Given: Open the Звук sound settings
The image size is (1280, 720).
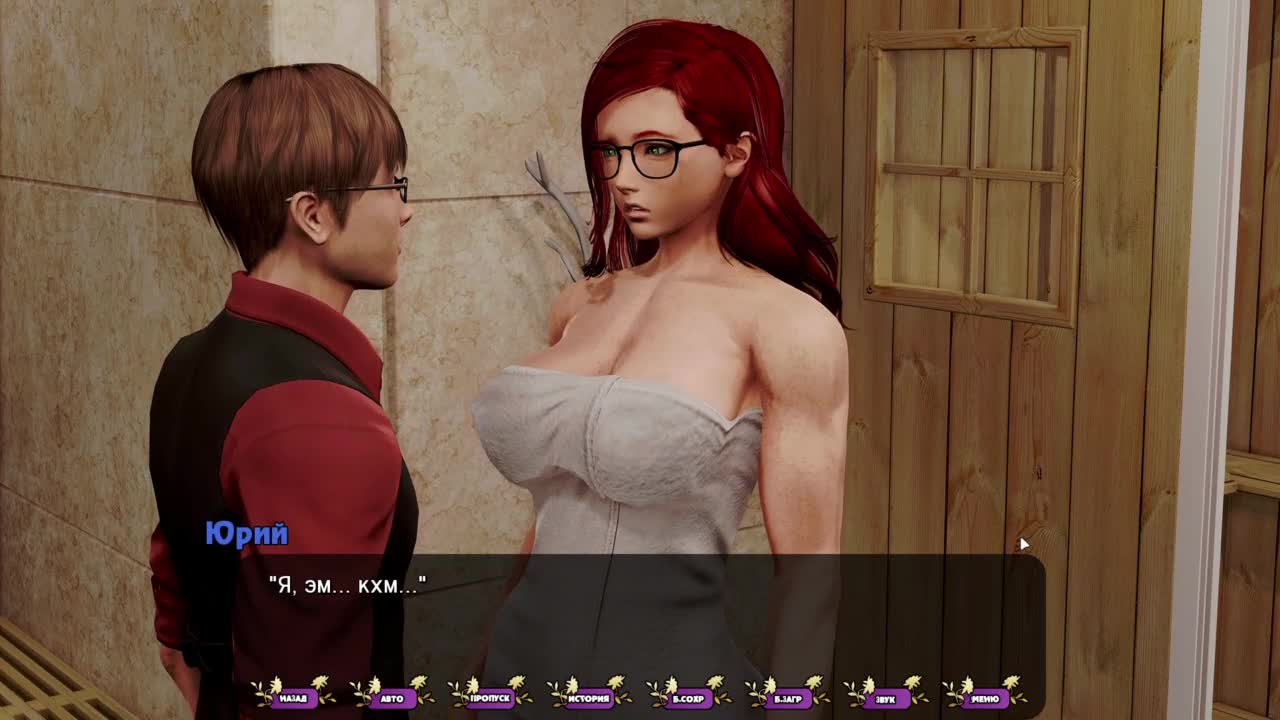Looking at the screenshot, I should pyautogui.click(x=885, y=698).
